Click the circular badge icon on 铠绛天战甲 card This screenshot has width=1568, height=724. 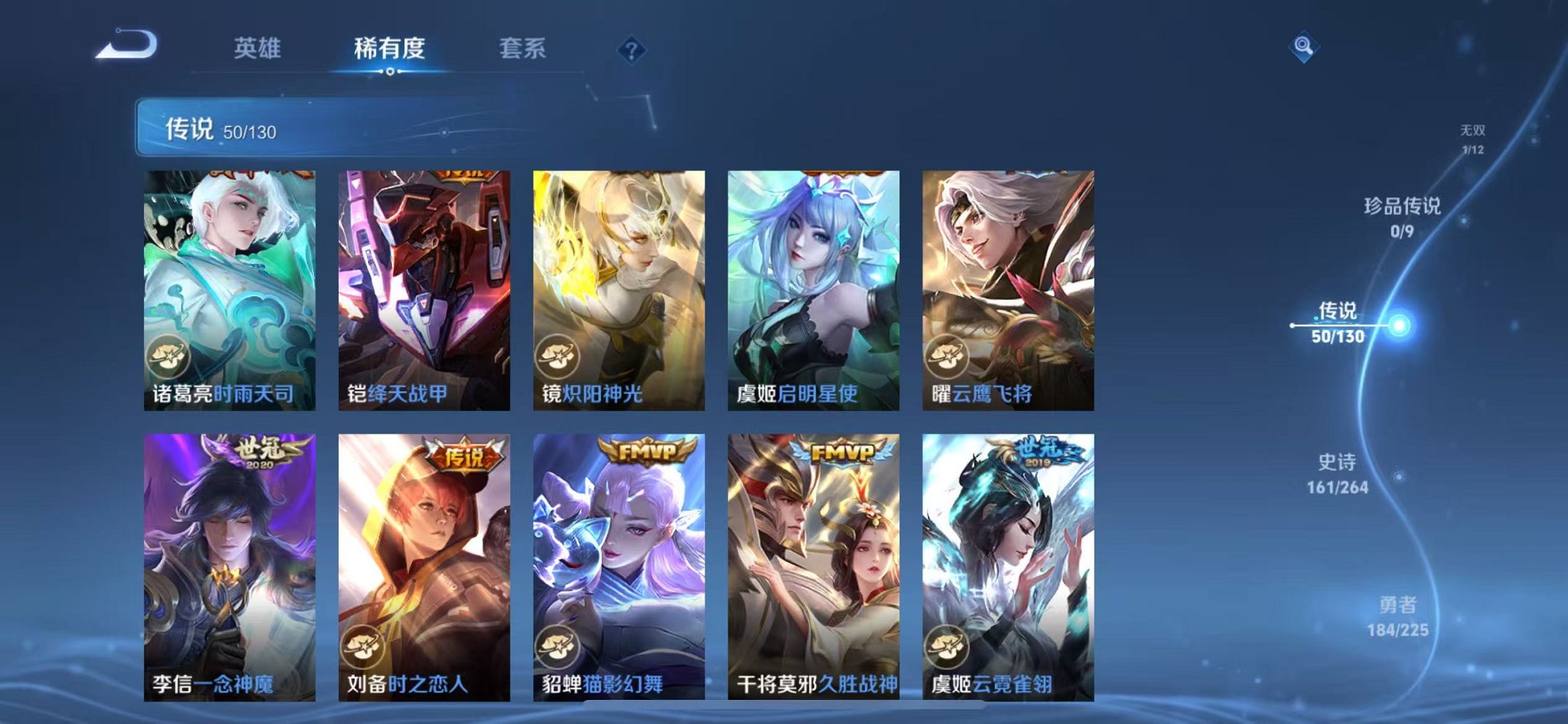tap(364, 356)
